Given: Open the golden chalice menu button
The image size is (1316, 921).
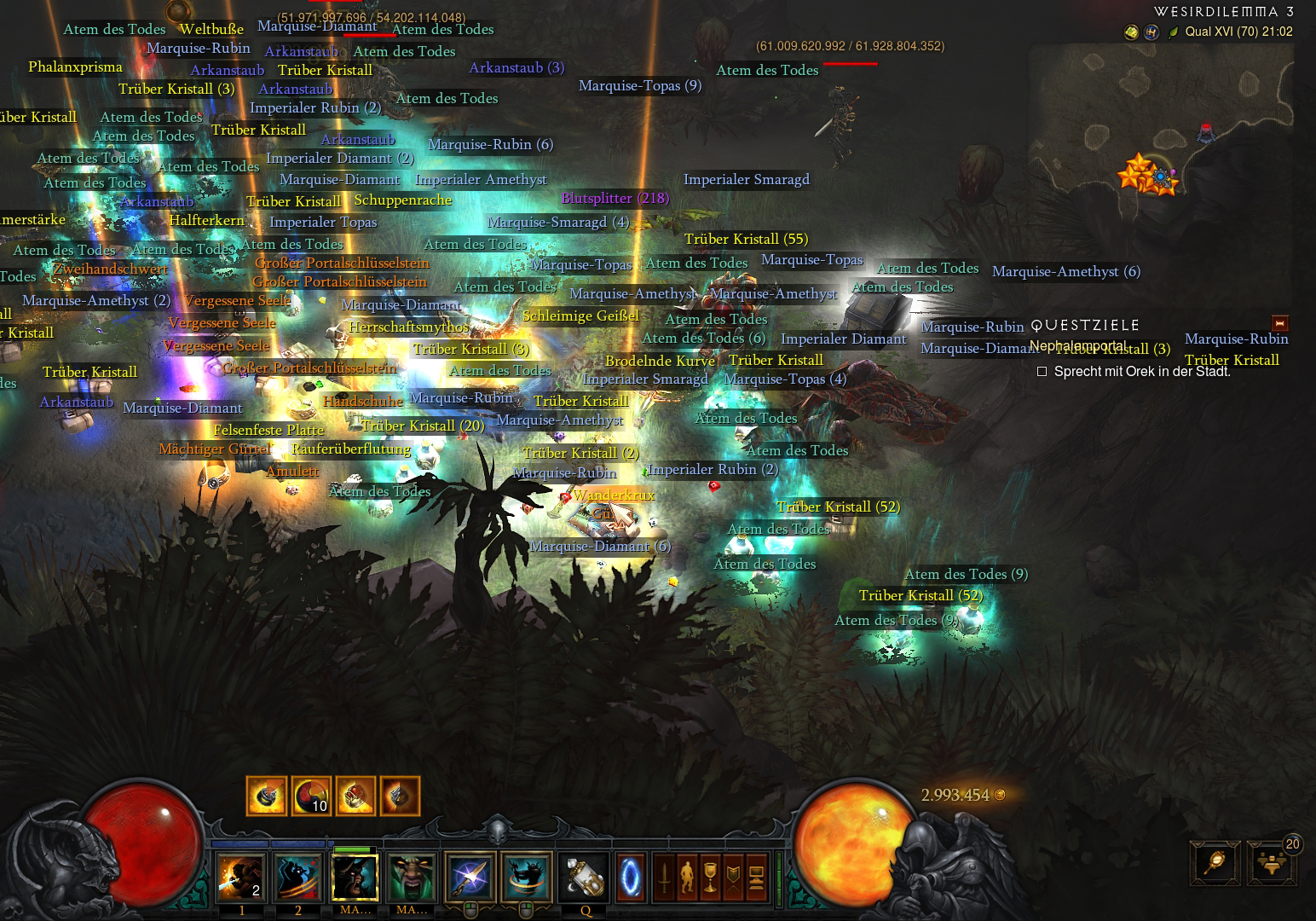Looking at the screenshot, I should point(710,877).
